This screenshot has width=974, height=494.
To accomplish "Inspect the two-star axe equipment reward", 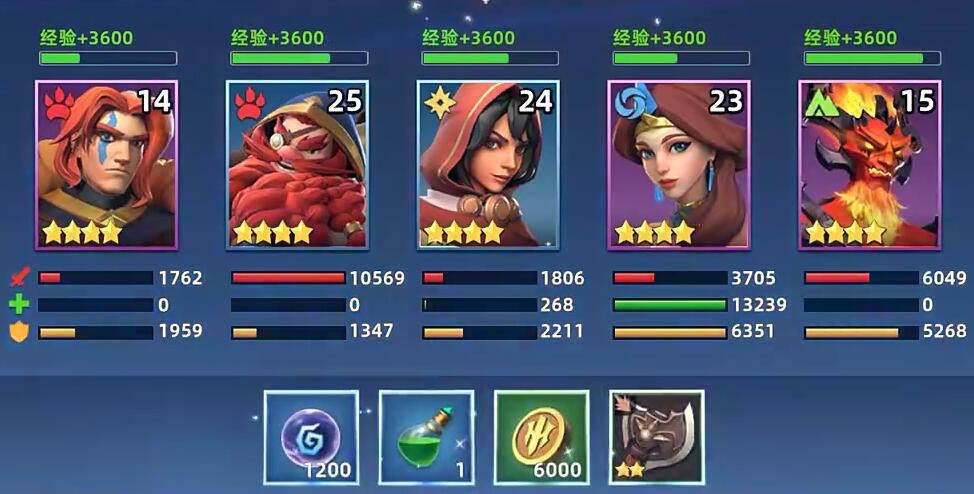I will coord(656,437).
